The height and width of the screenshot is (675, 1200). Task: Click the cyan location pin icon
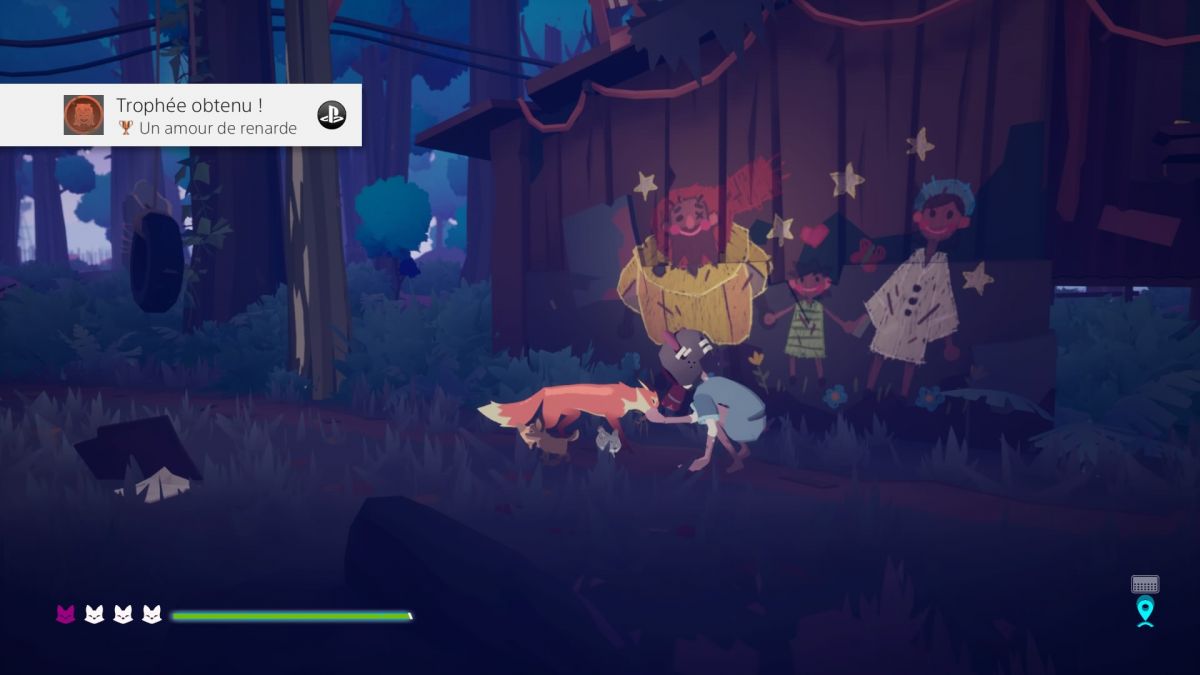(x=1145, y=610)
